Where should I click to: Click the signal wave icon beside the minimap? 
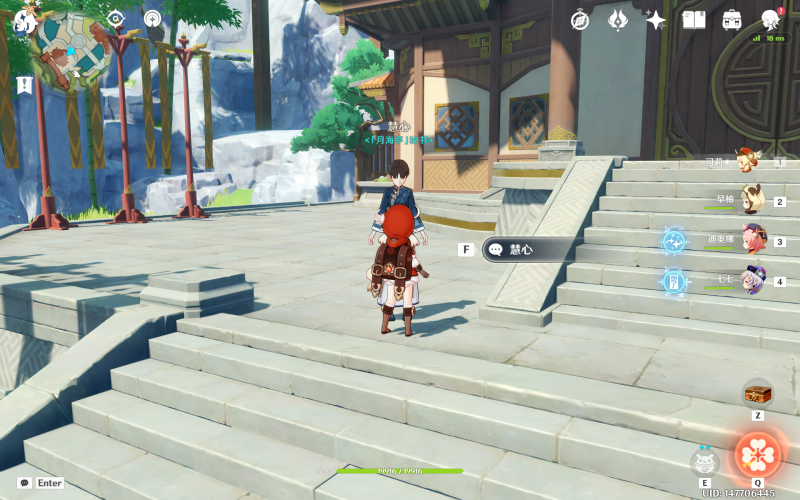click(x=152, y=18)
